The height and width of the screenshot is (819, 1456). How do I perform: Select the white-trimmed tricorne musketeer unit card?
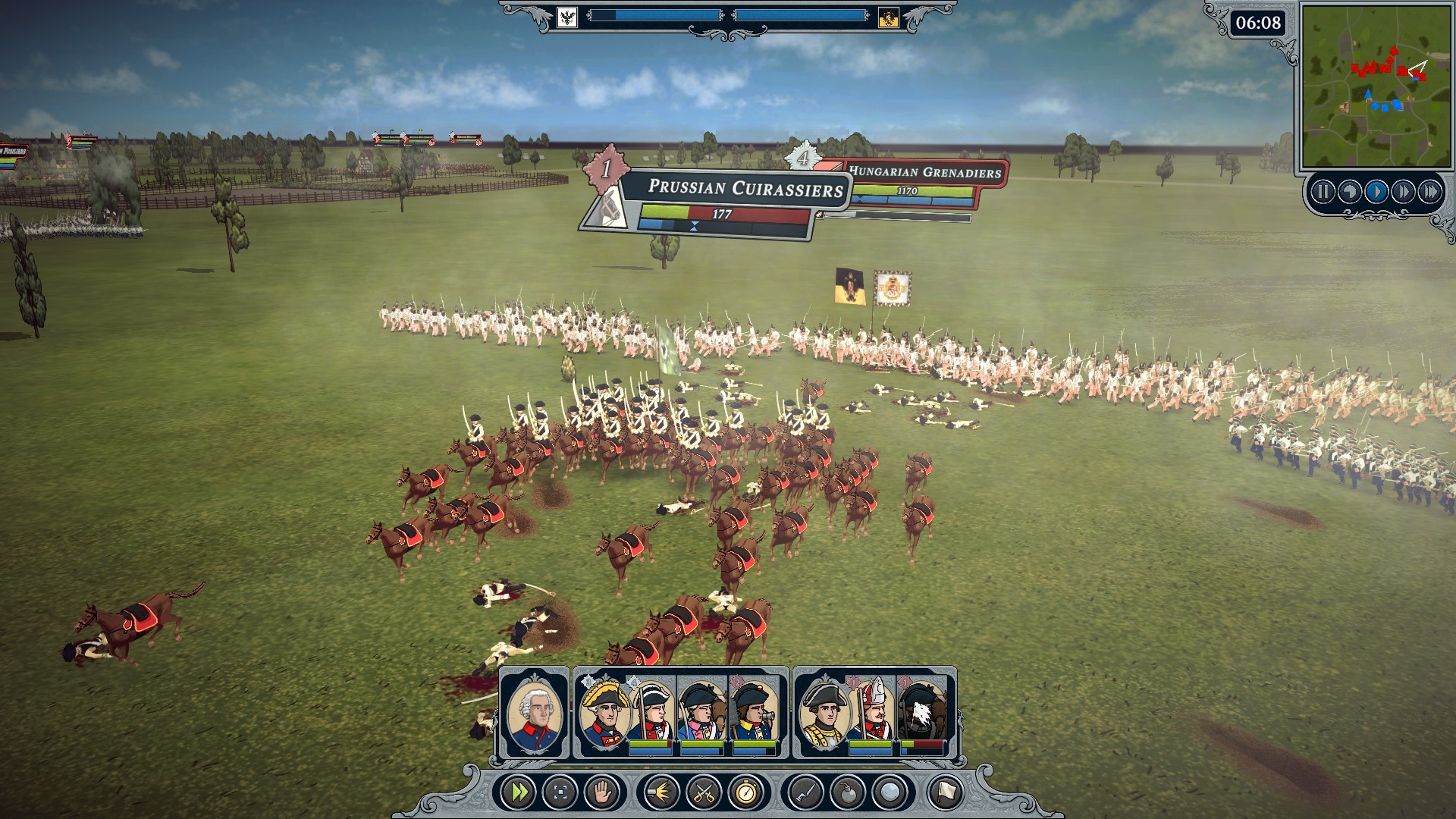651,713
